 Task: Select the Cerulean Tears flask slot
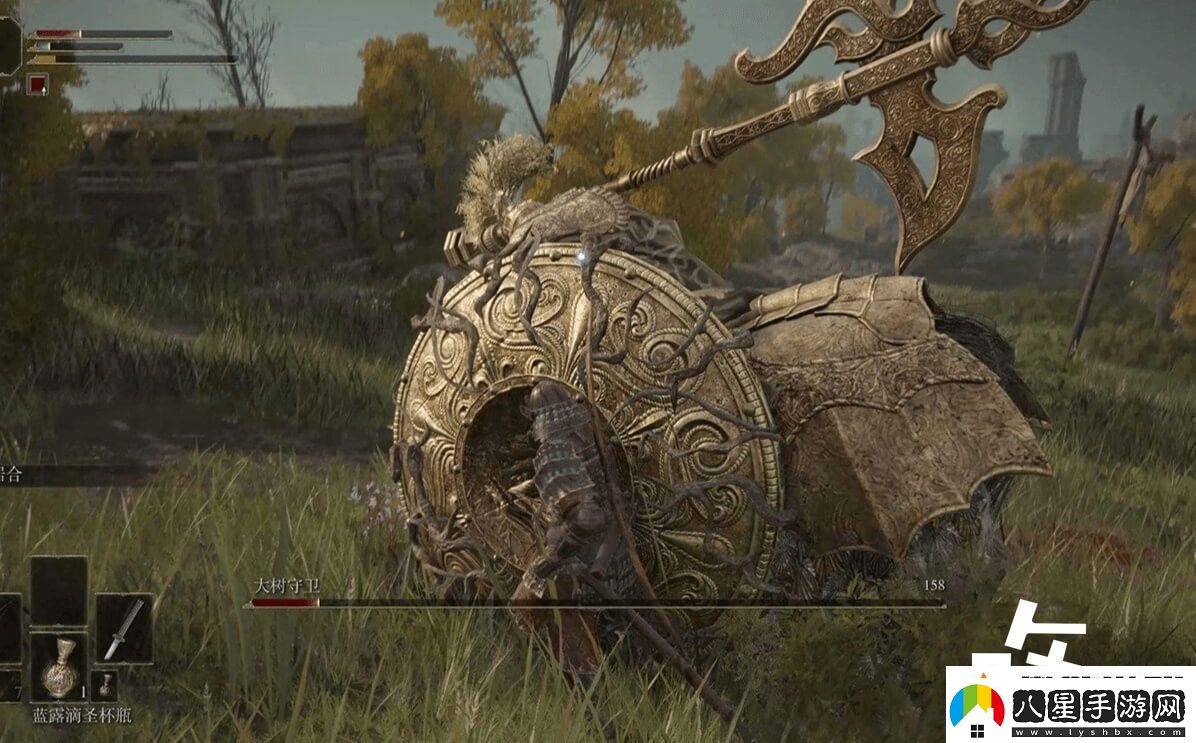tap(58, 666)
